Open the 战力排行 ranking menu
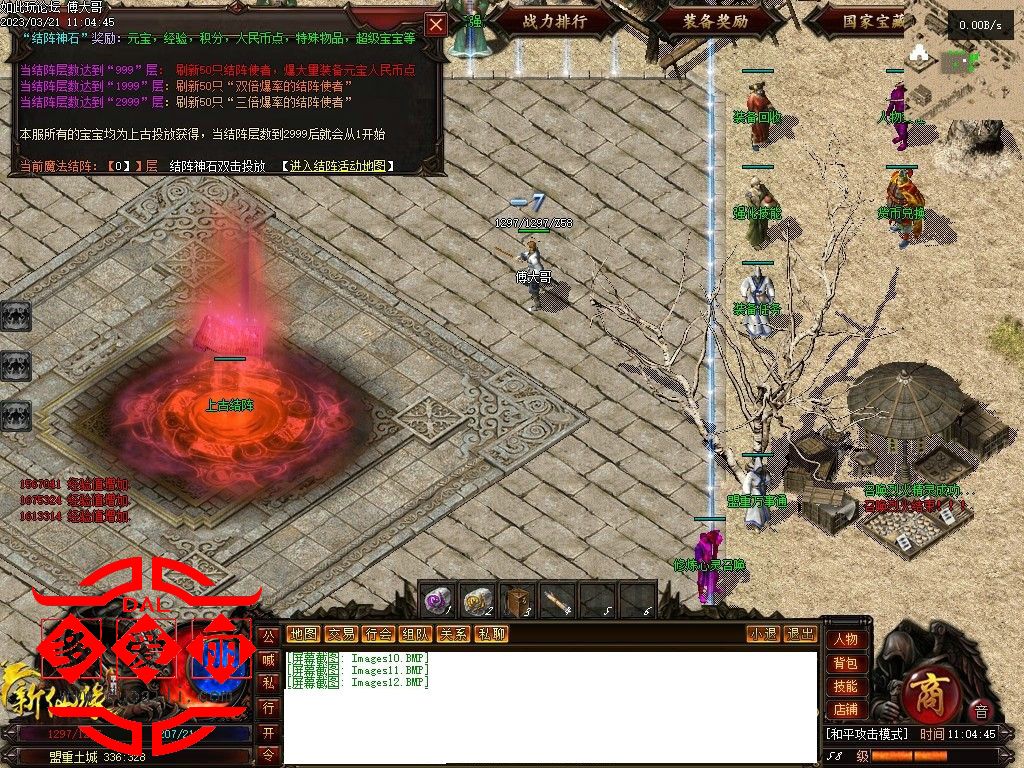The height and width of the screenshot is (768, 1024). coord(554,21)
